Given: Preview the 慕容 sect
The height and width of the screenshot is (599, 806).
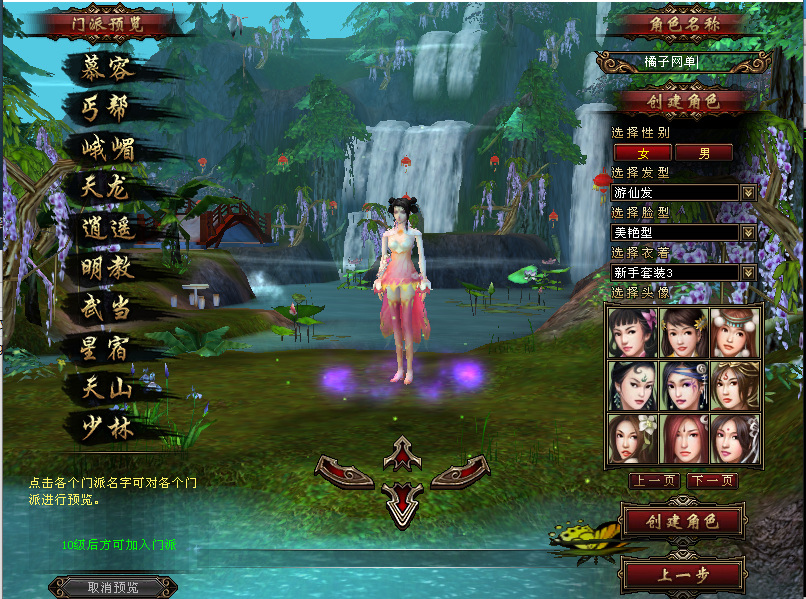Looking at the screenshot, I should point(108,68).
